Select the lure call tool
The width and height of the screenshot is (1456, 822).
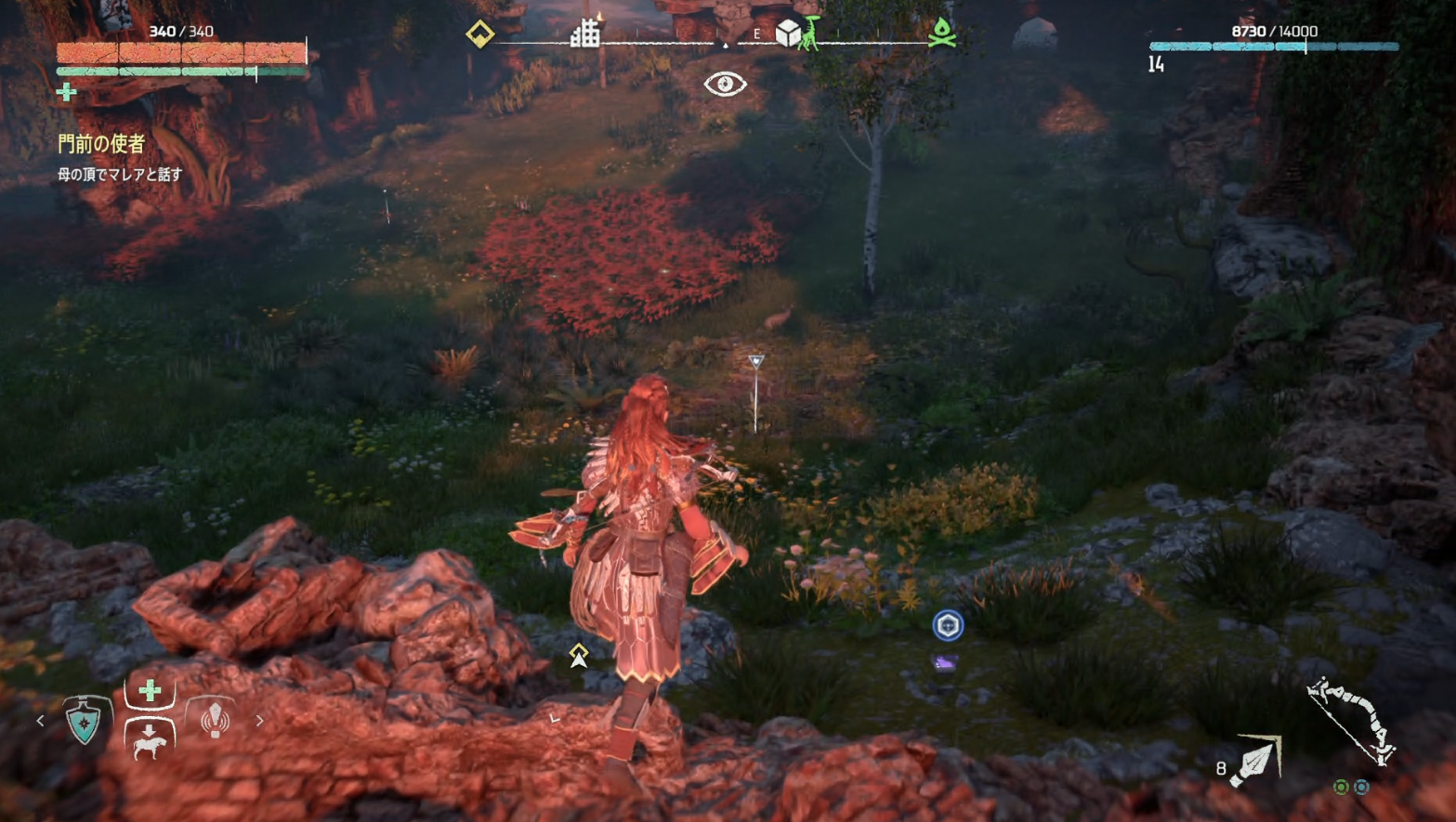(x=215, y=719)
